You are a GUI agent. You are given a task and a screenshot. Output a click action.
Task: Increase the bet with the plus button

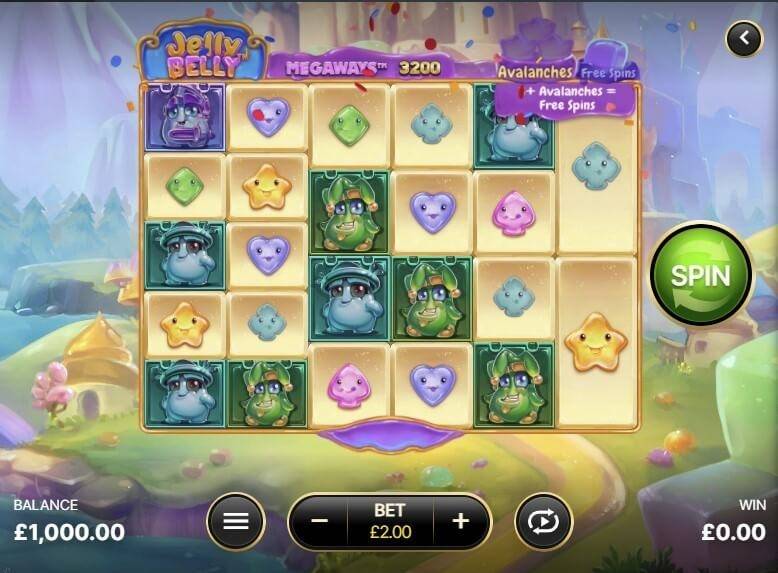click(461, 521)
